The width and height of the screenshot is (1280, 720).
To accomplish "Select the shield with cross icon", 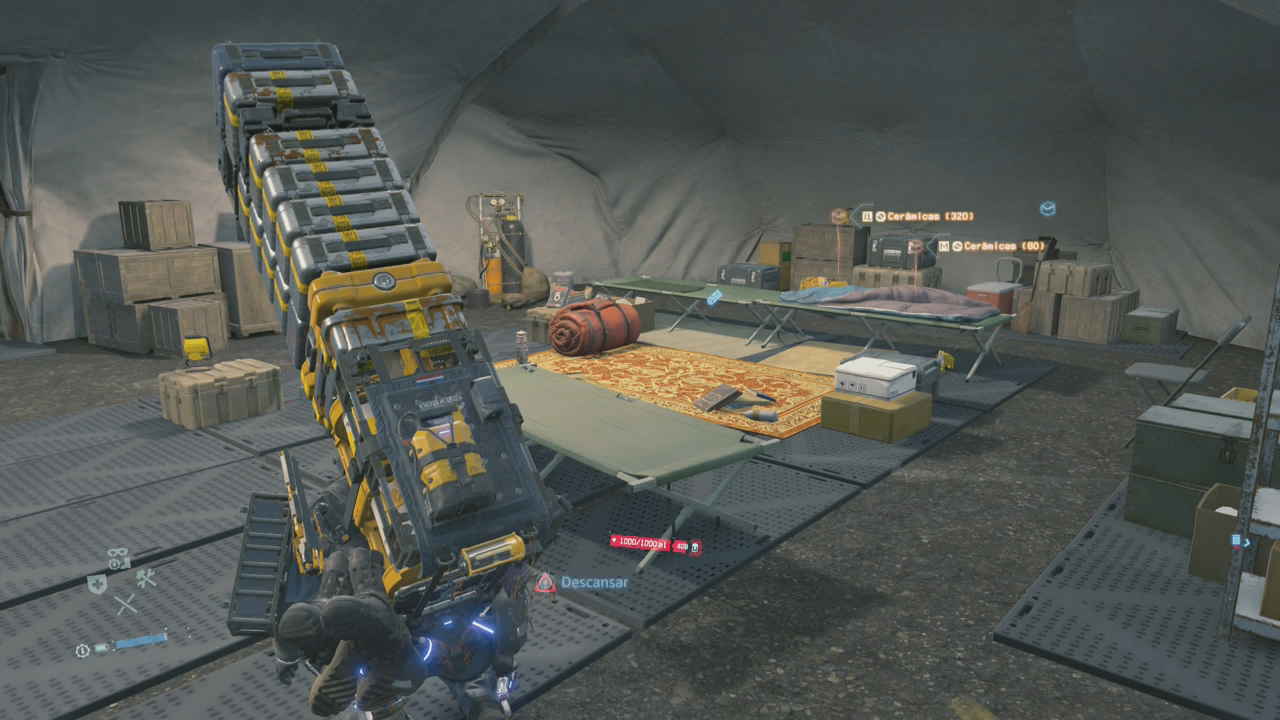I will click(x=97, y=584).
